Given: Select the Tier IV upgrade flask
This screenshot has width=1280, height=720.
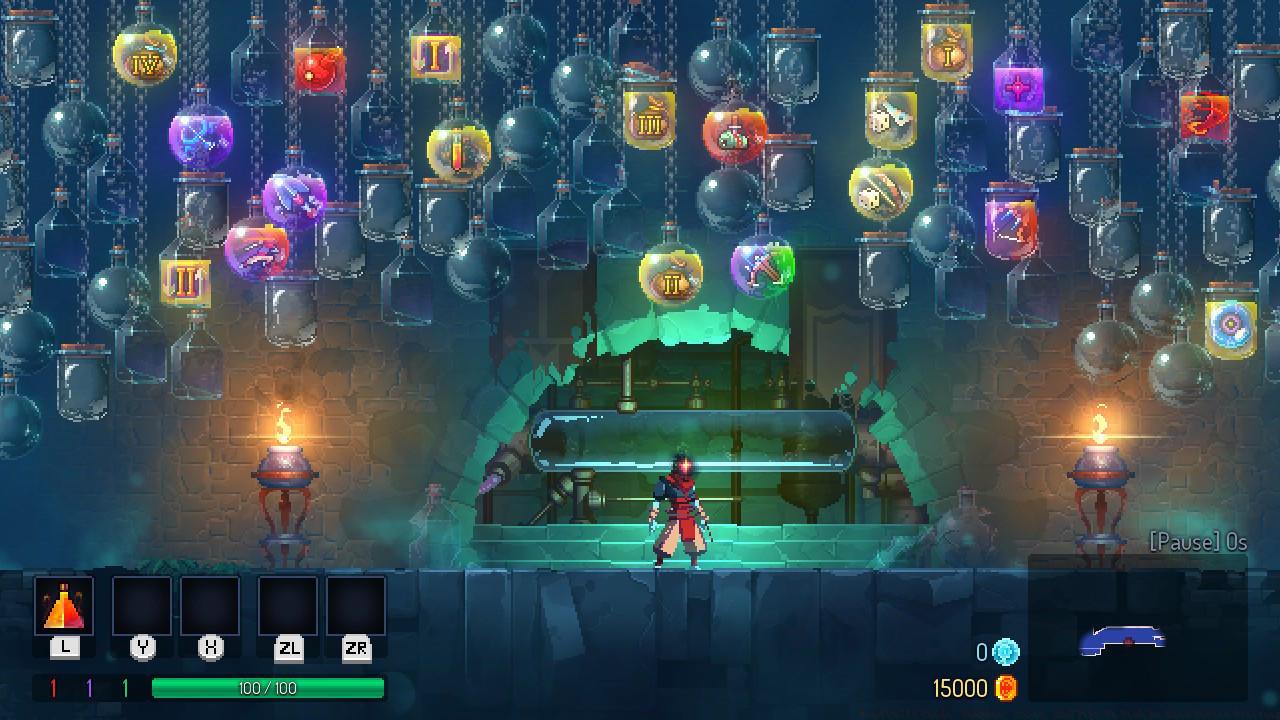Looking at the screenshot, I should coord(145,62).
